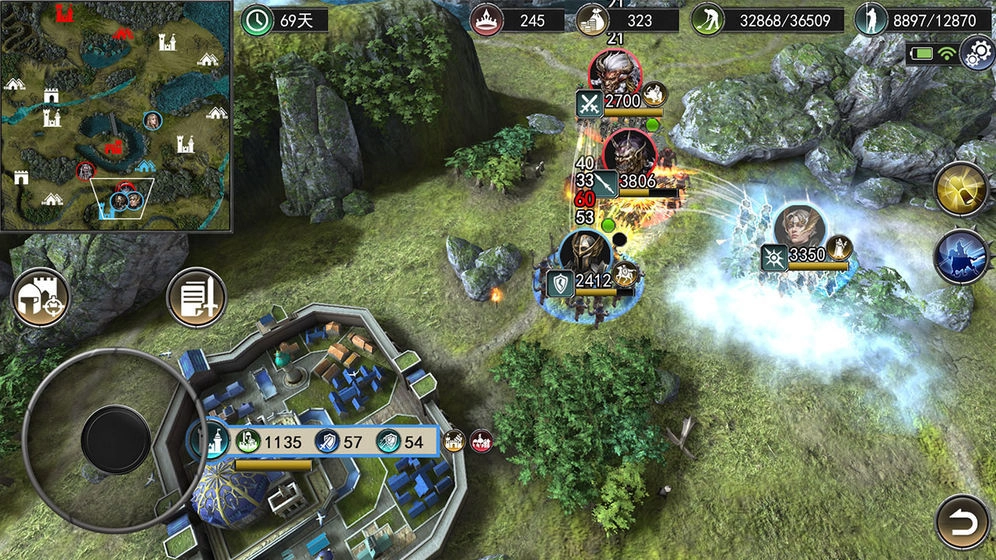Open the scroll and sword orders button
This screenshot has width=996, height=560.
pos(196,297)
